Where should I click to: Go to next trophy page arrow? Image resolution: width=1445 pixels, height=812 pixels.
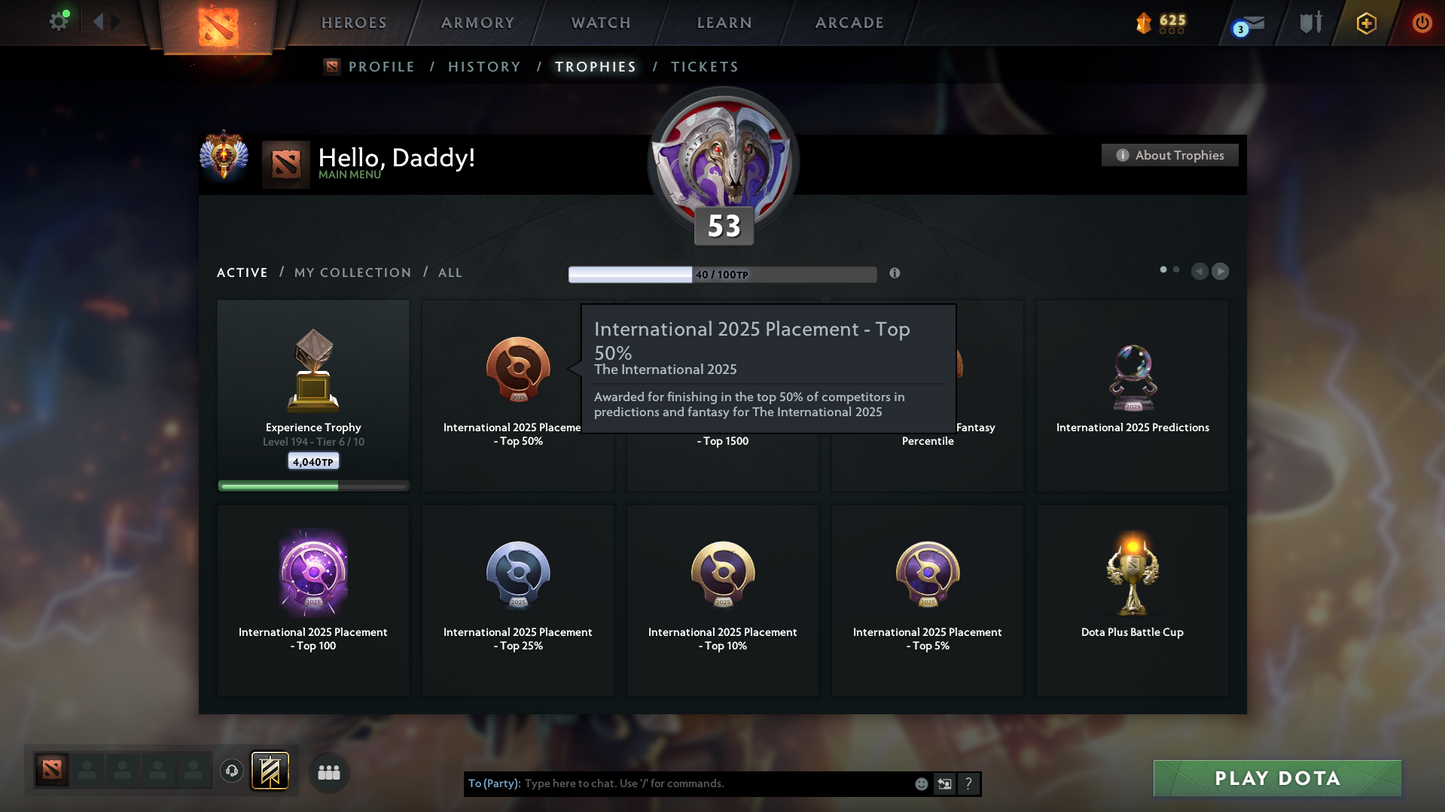point(1220,271)
